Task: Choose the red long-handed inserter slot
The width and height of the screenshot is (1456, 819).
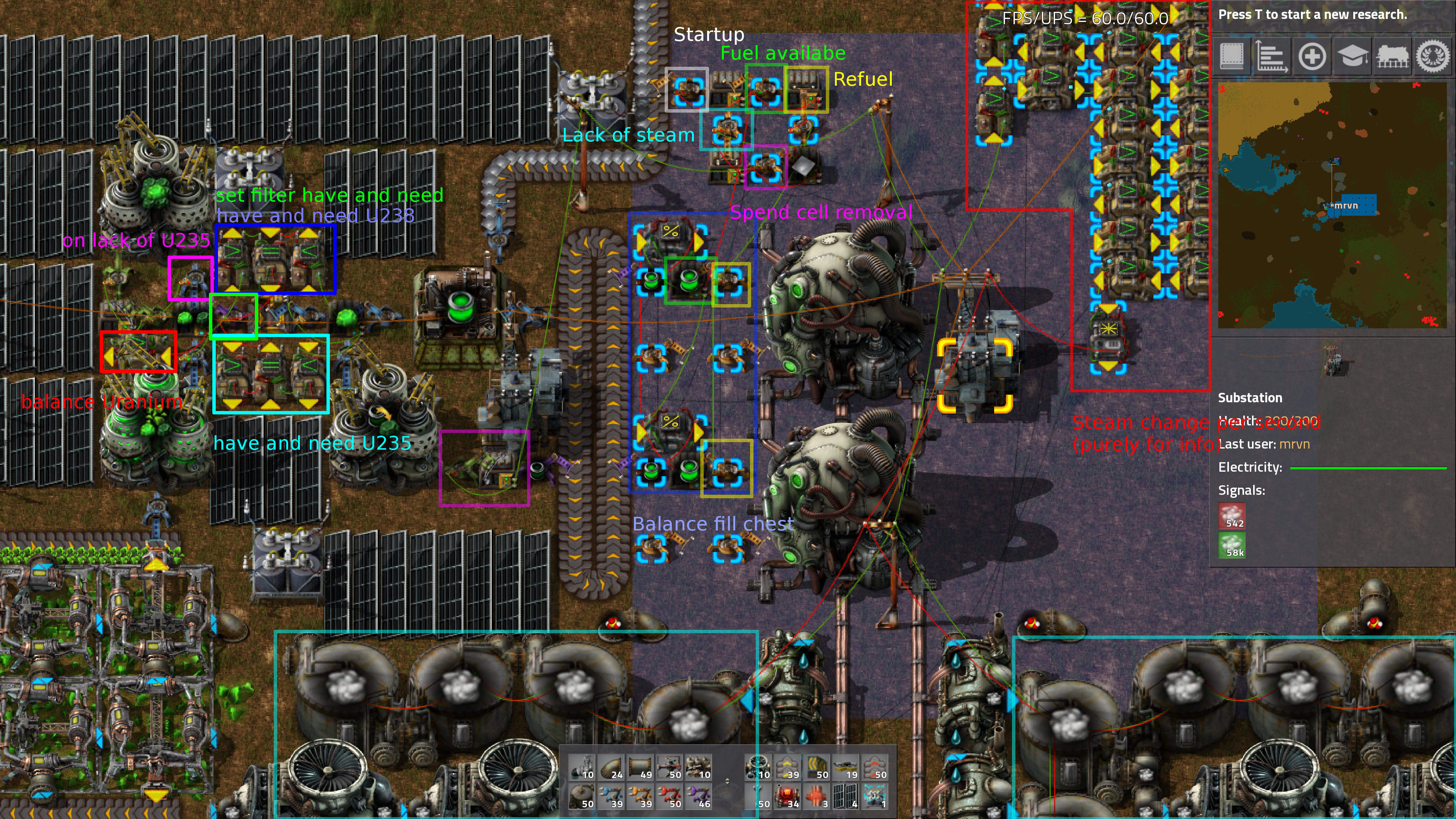Action: (x=670, y=797)
